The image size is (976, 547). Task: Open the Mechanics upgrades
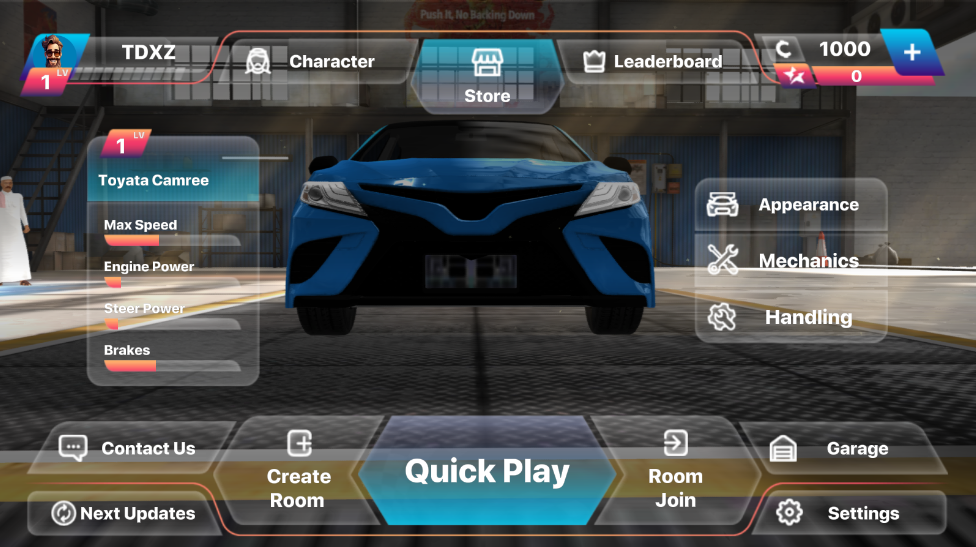pos(790,261)
